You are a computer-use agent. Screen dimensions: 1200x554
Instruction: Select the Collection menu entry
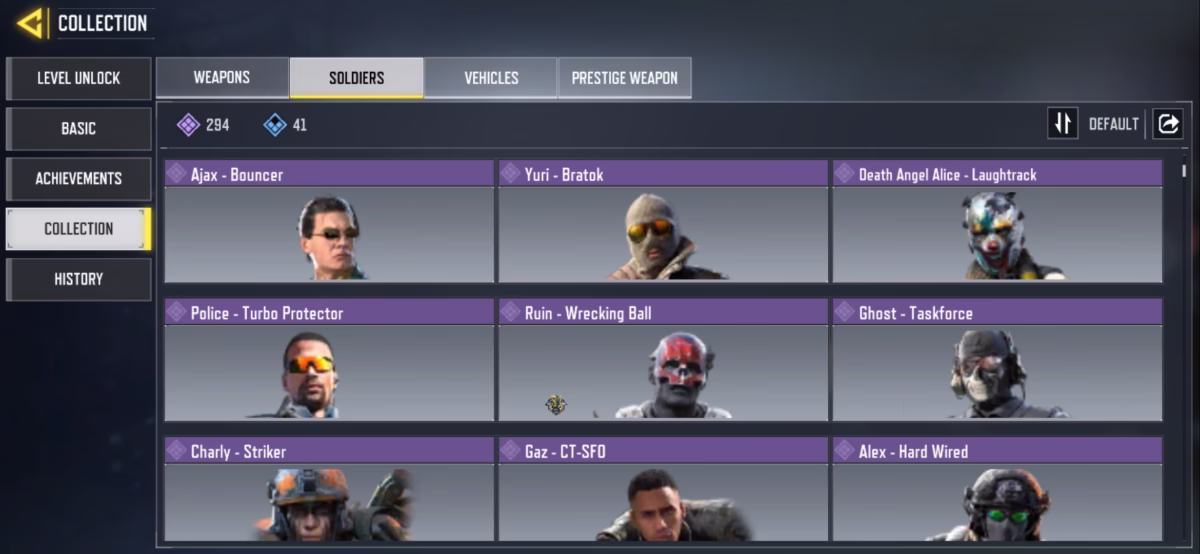[x=79, y=228]
